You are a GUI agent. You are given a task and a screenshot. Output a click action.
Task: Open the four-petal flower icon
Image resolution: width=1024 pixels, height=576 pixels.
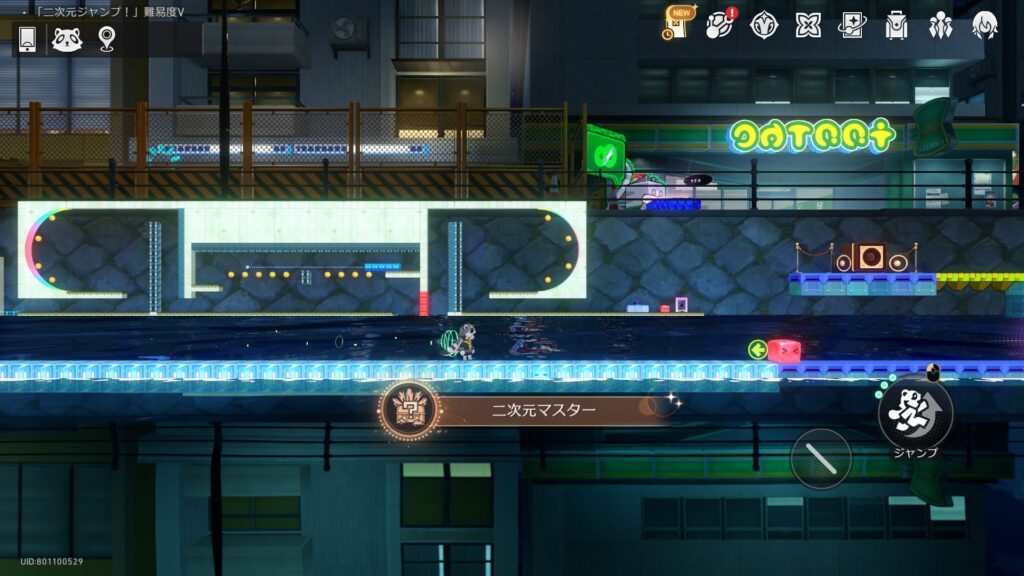[x=808, y=25]
